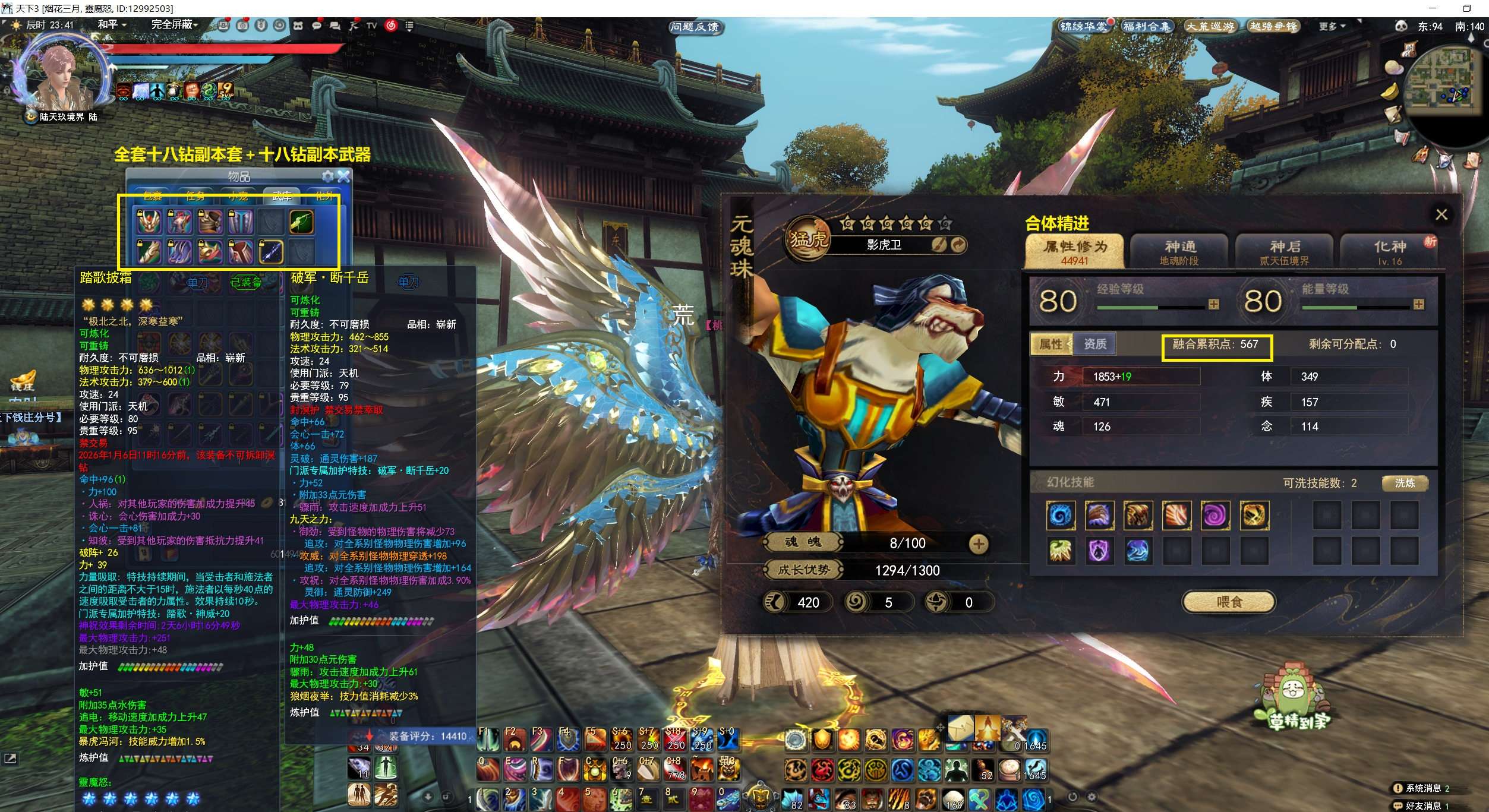Open the 锦绣华裳 menu
This screenshot has width=1489, height=812.
[x=1084, y=27]
